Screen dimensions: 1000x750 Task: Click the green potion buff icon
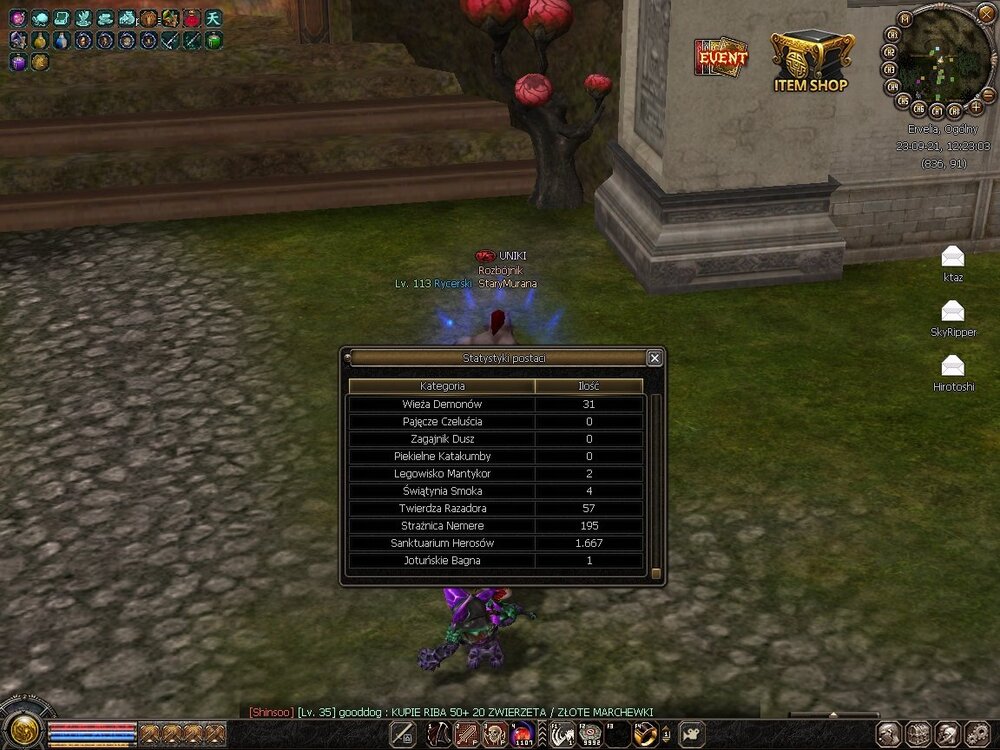(214, 40)
